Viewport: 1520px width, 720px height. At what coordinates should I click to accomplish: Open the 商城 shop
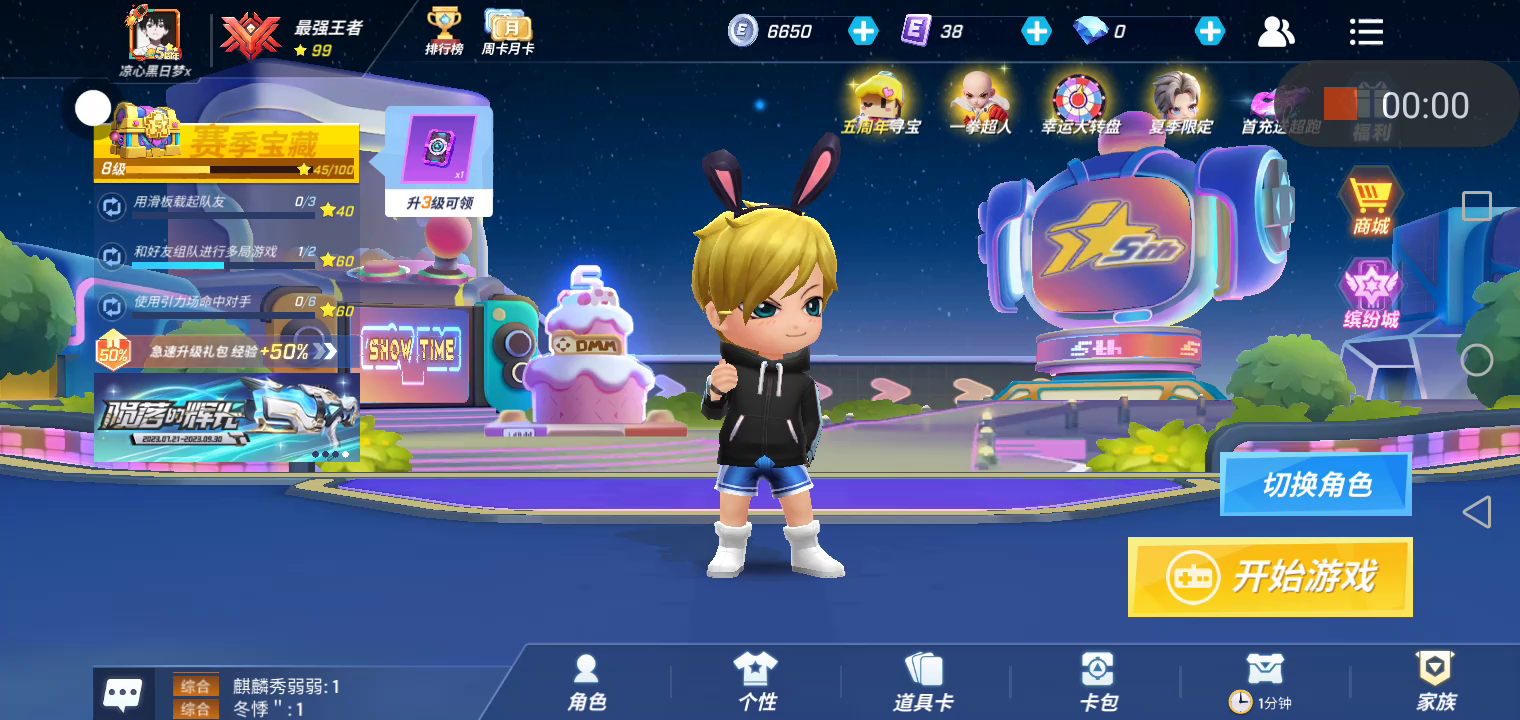coord(1371,205)
